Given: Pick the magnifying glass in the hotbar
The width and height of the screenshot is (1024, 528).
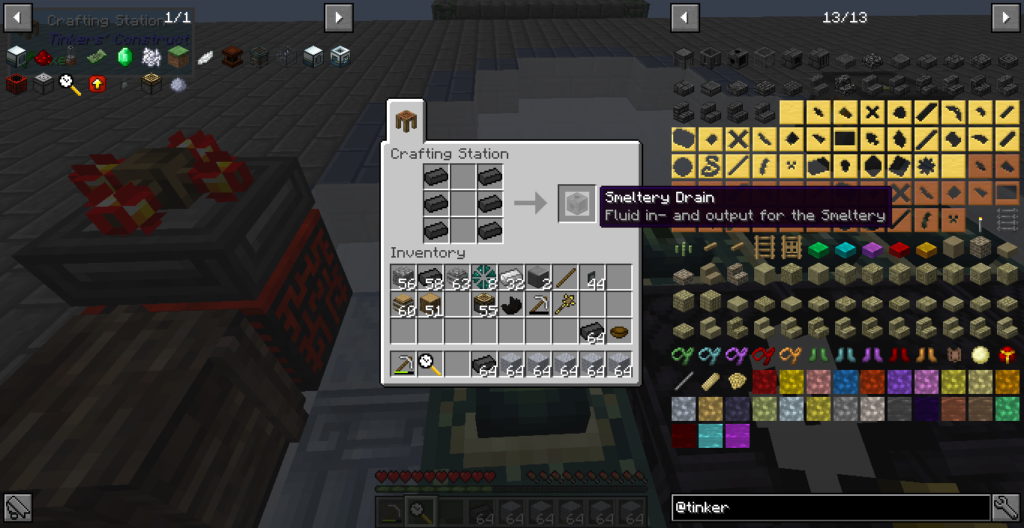Looking at the screenshot, I should tap(430, 365).
